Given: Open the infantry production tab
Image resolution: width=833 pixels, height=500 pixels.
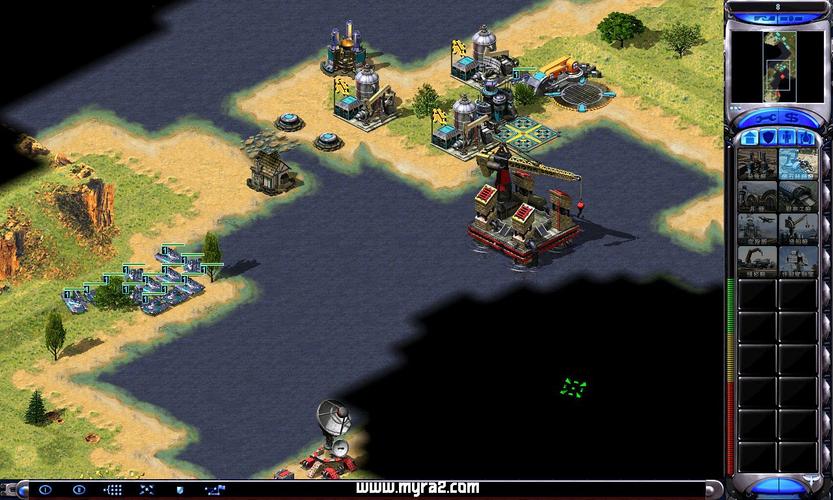Looking at the screenshot, I should point(789,137).
